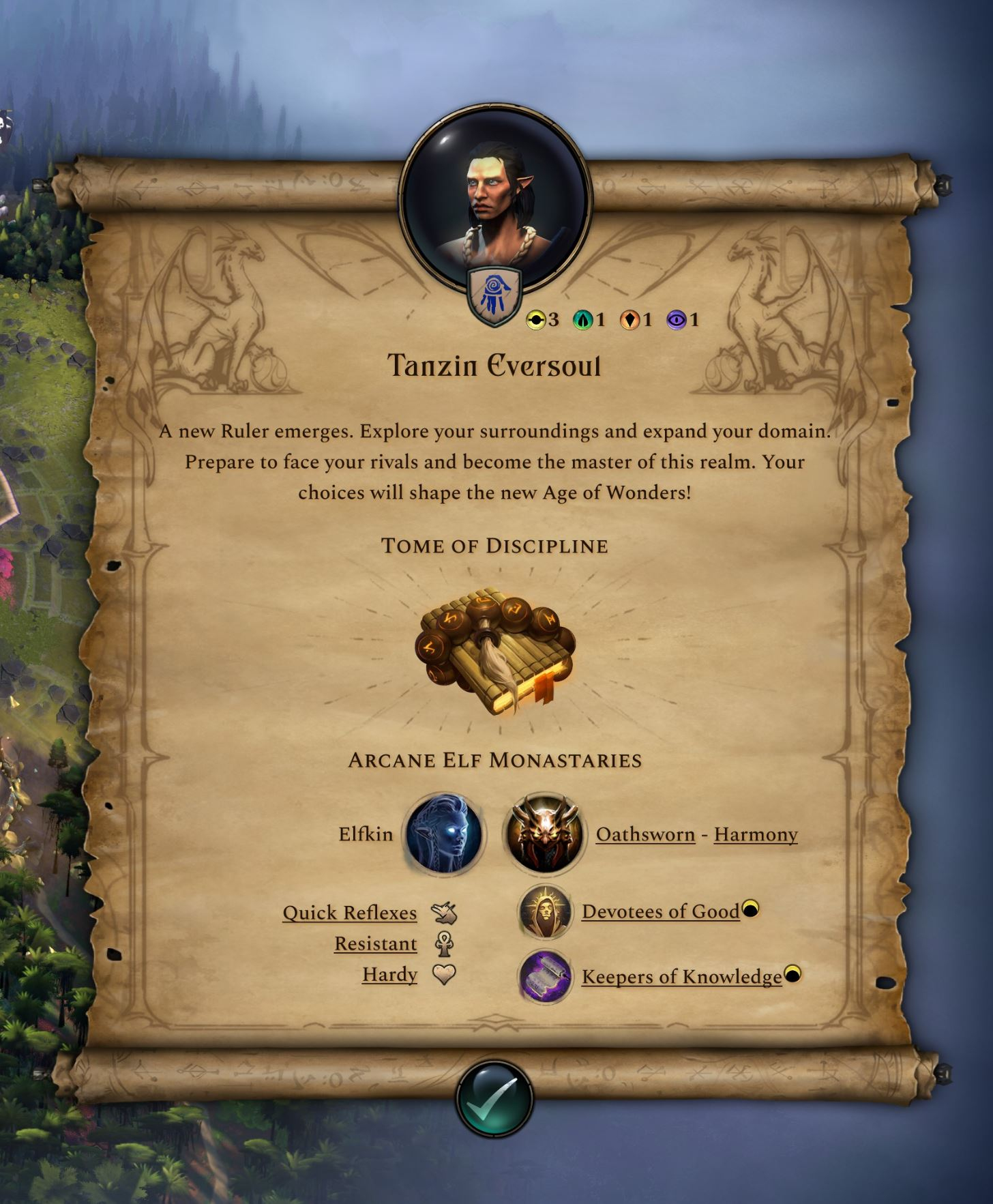Open the Oathsworn culture link
This screenshot has width=993, height=1204.
(x=645, y=834)
